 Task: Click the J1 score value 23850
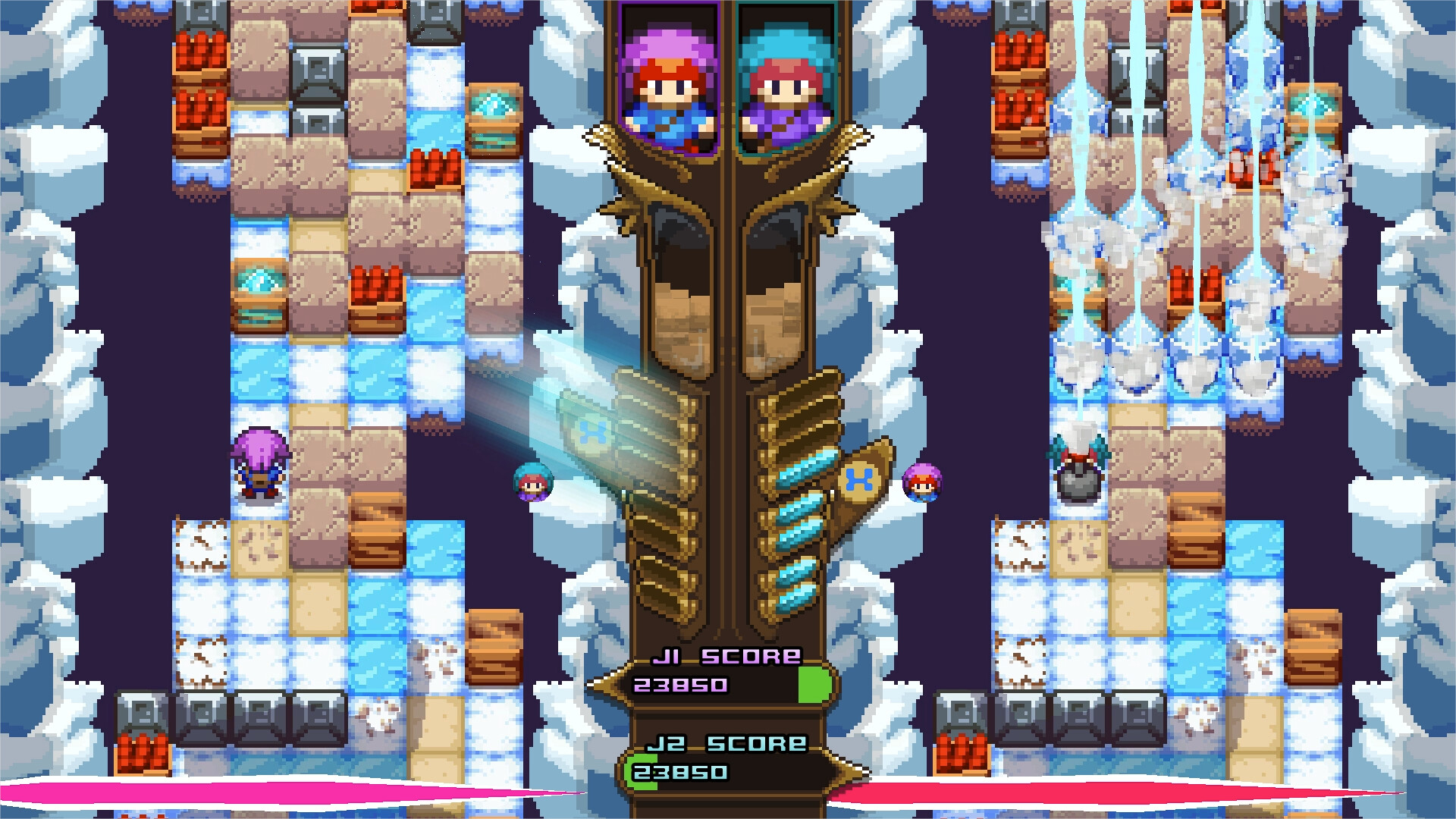(x=682, y=686)
